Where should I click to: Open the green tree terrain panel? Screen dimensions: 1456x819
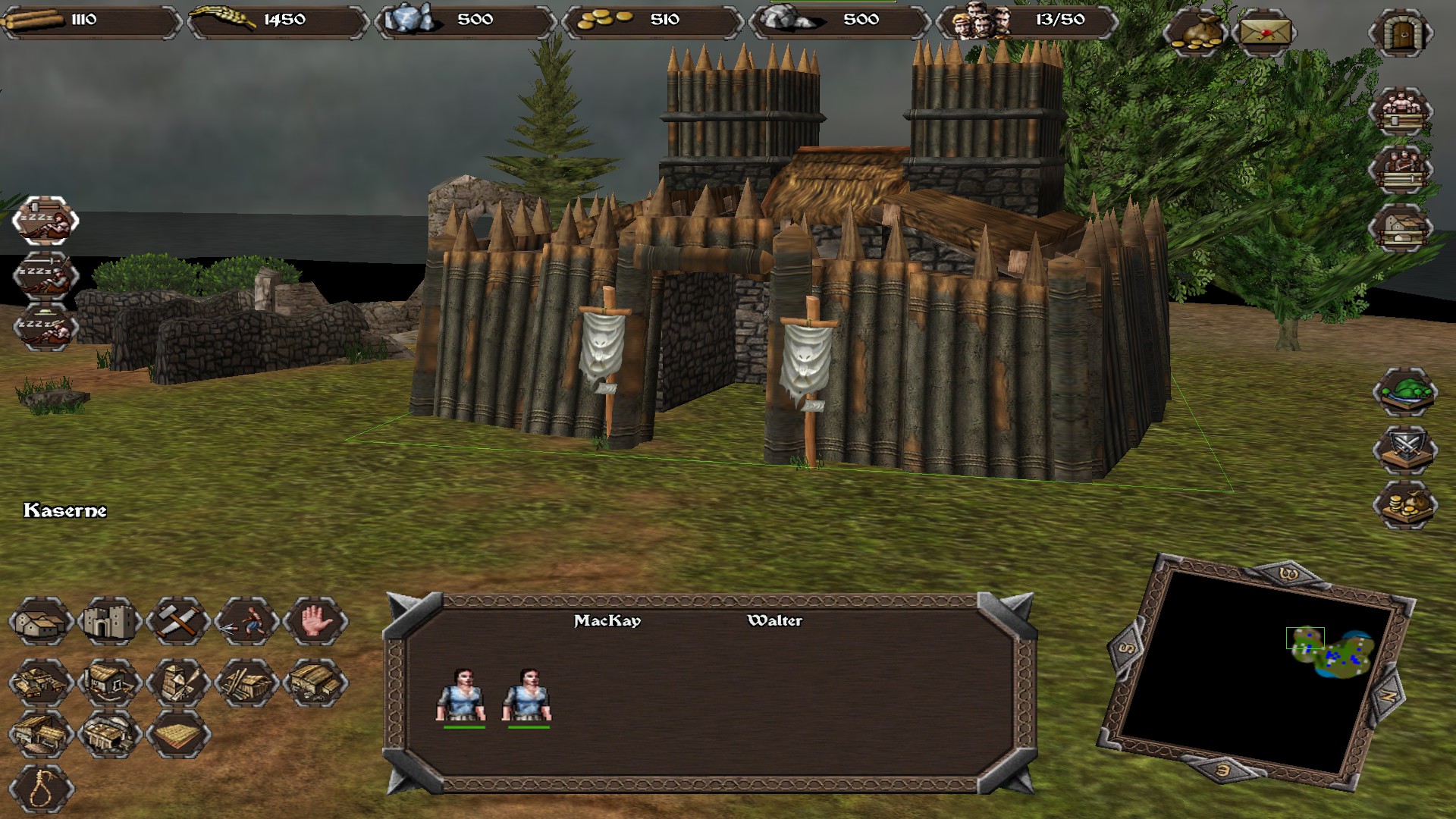pos(1404,392)
